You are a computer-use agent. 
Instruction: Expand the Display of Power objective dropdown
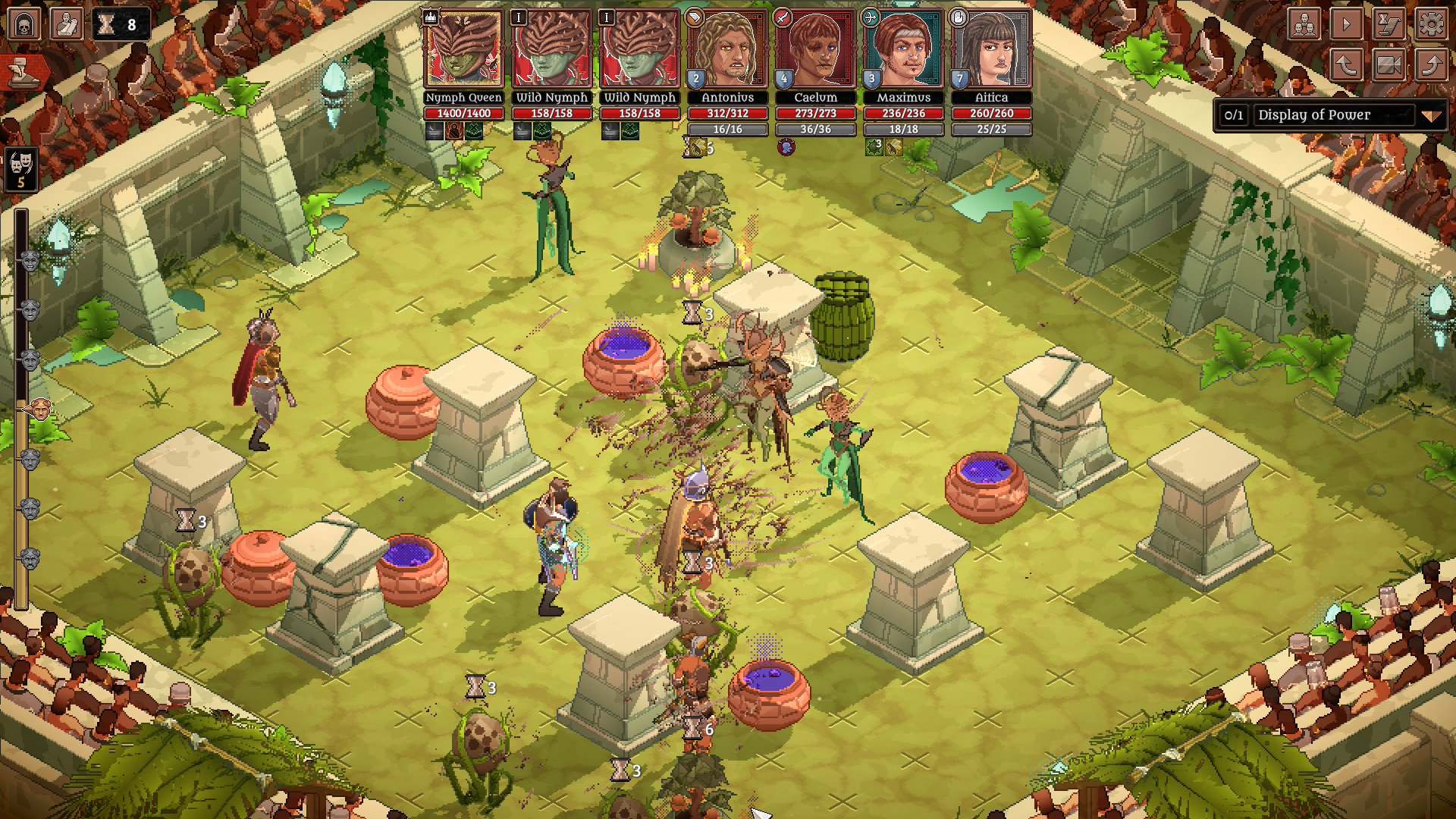tap(1430, 116)
